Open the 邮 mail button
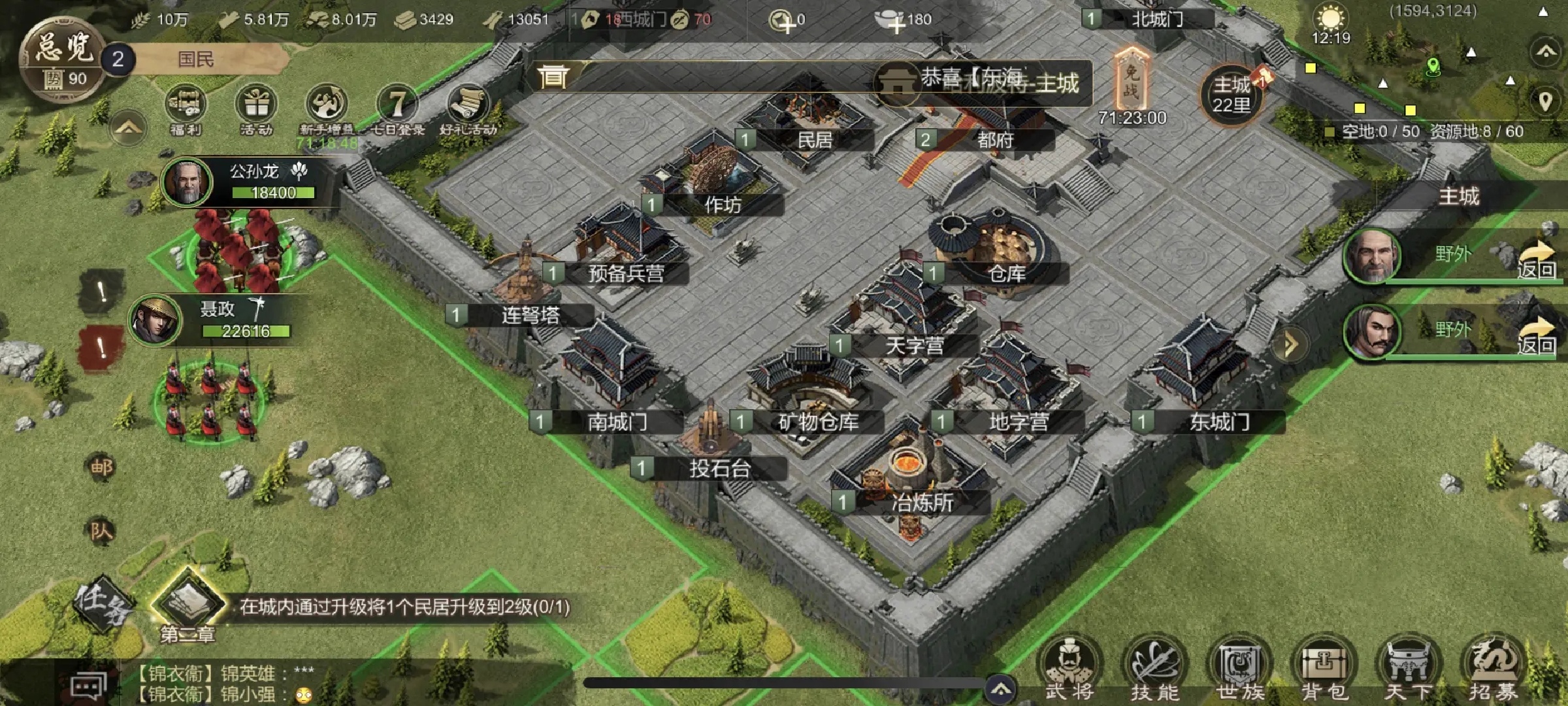The height and width of the screenshot is (706, 1568). click(101, 467)
